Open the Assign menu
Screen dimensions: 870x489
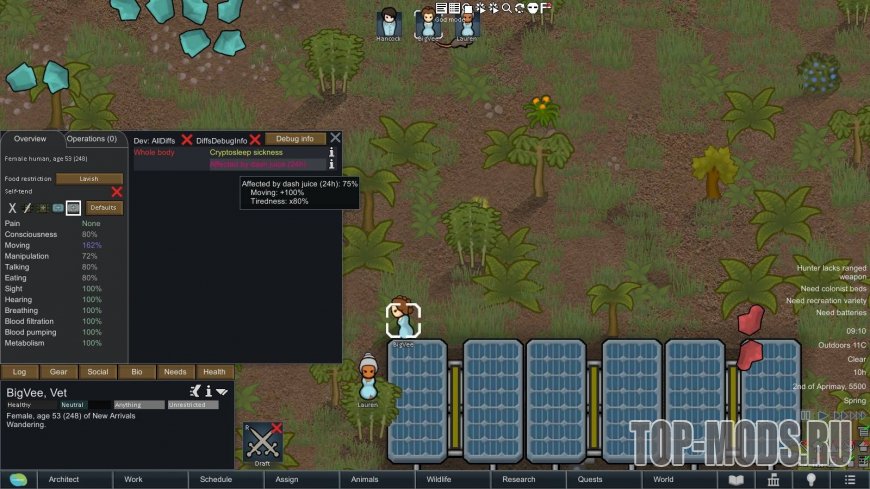pyautogui.click(x=286, y=479)
